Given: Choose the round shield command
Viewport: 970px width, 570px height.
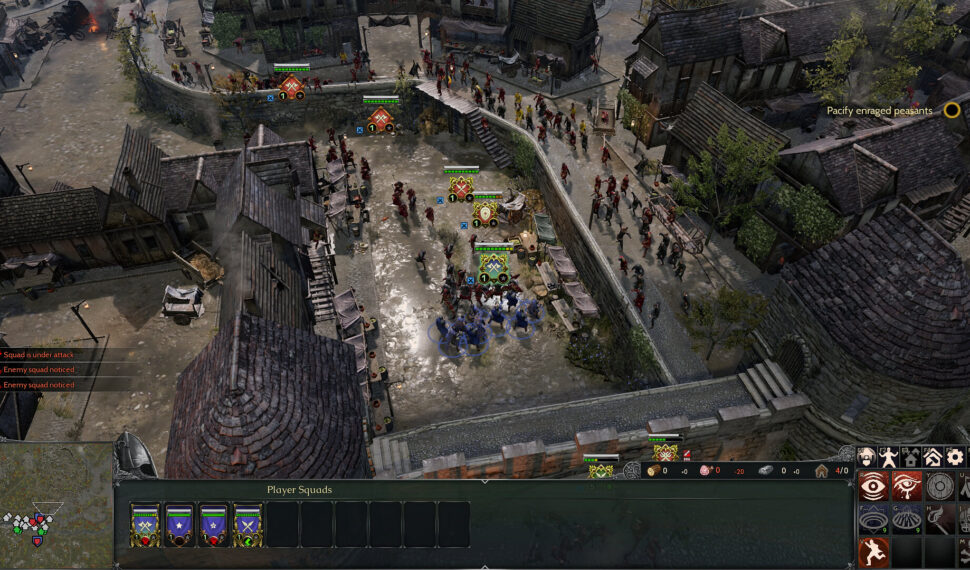Looking at the screenshot, I should [x=939, y=487].
